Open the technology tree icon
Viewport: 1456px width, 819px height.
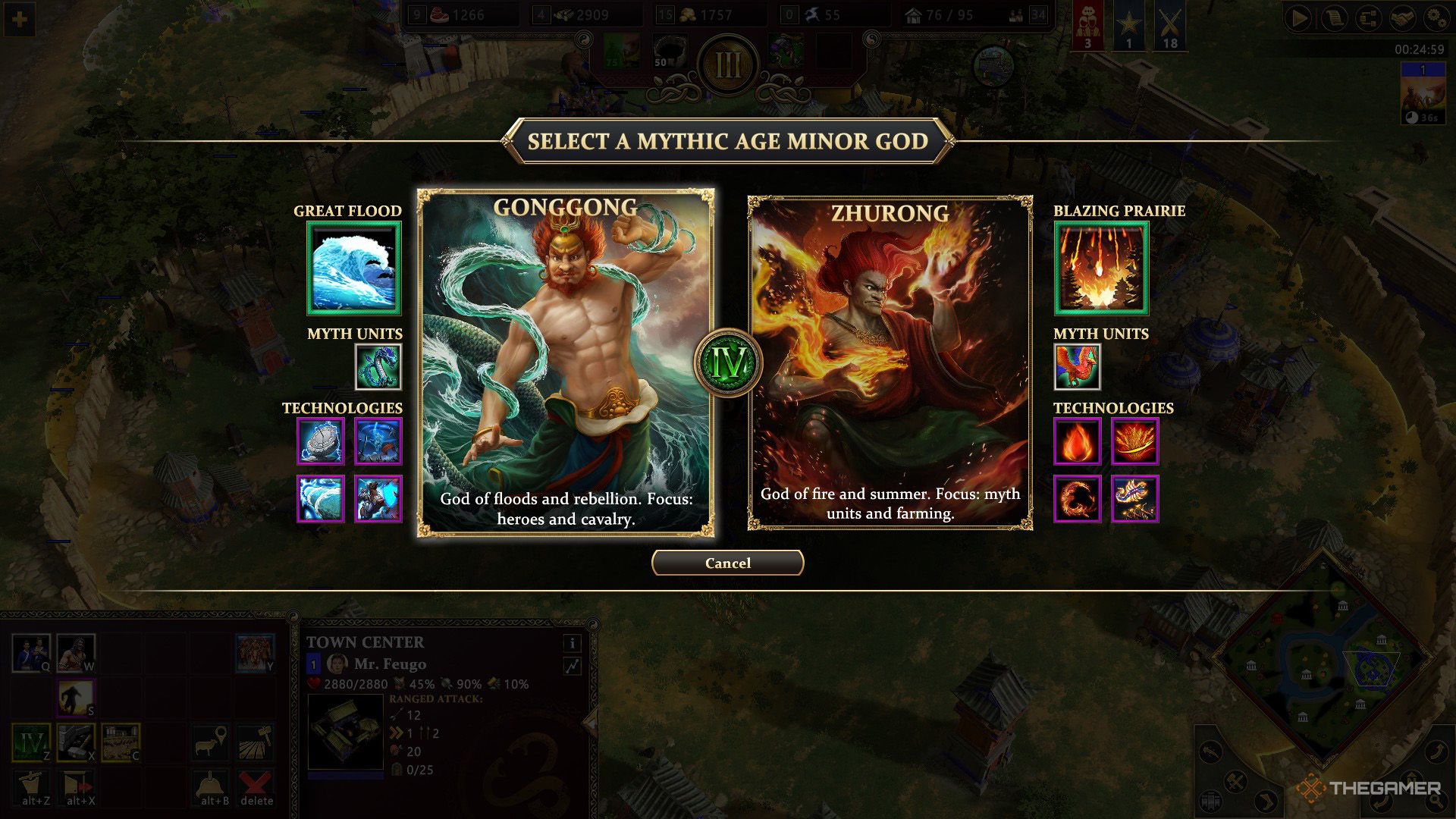click(x=1370, y=19)
